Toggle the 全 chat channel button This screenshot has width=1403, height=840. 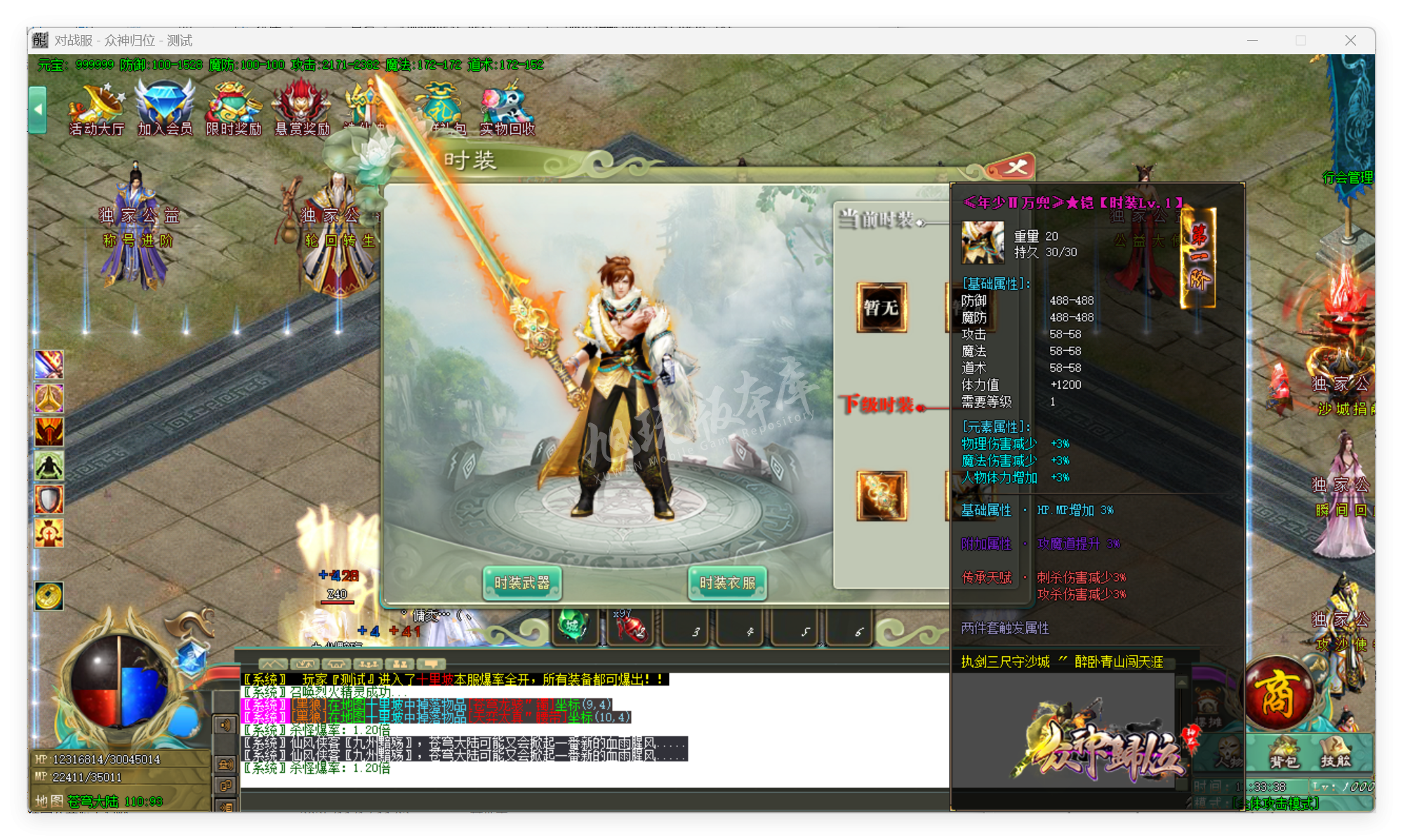pyautogui.click(x=225, y=764)
